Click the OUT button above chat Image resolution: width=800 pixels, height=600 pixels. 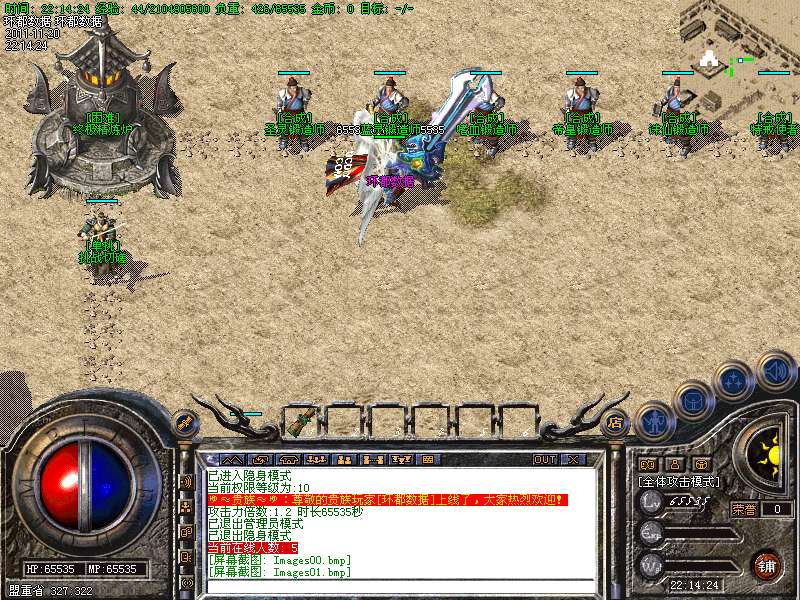click(x=544, y=459)
